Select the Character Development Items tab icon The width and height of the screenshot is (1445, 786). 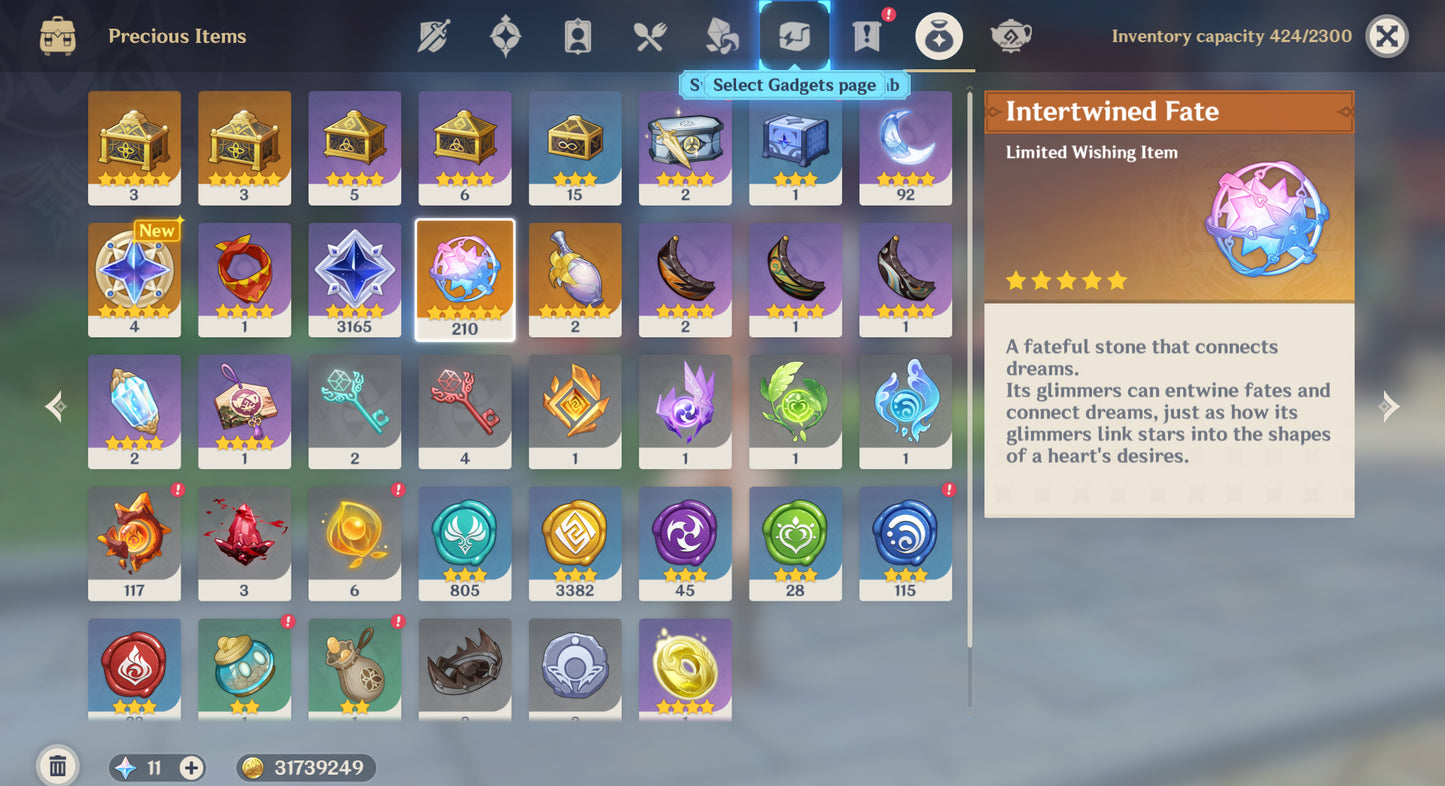click(x=576, y=35)
